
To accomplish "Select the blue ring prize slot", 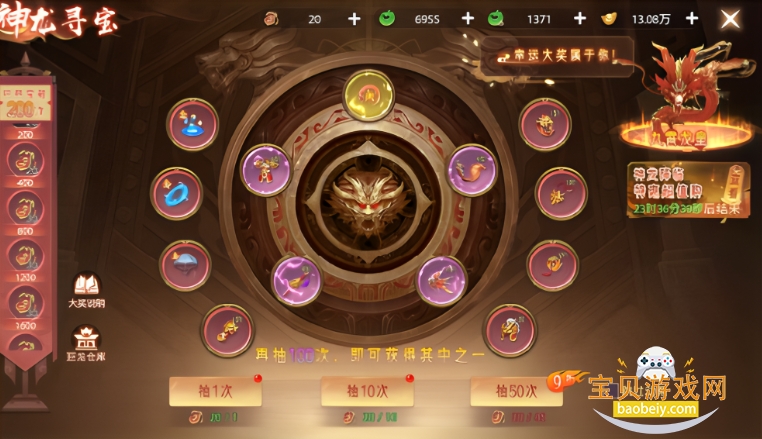I will point(176,193).
